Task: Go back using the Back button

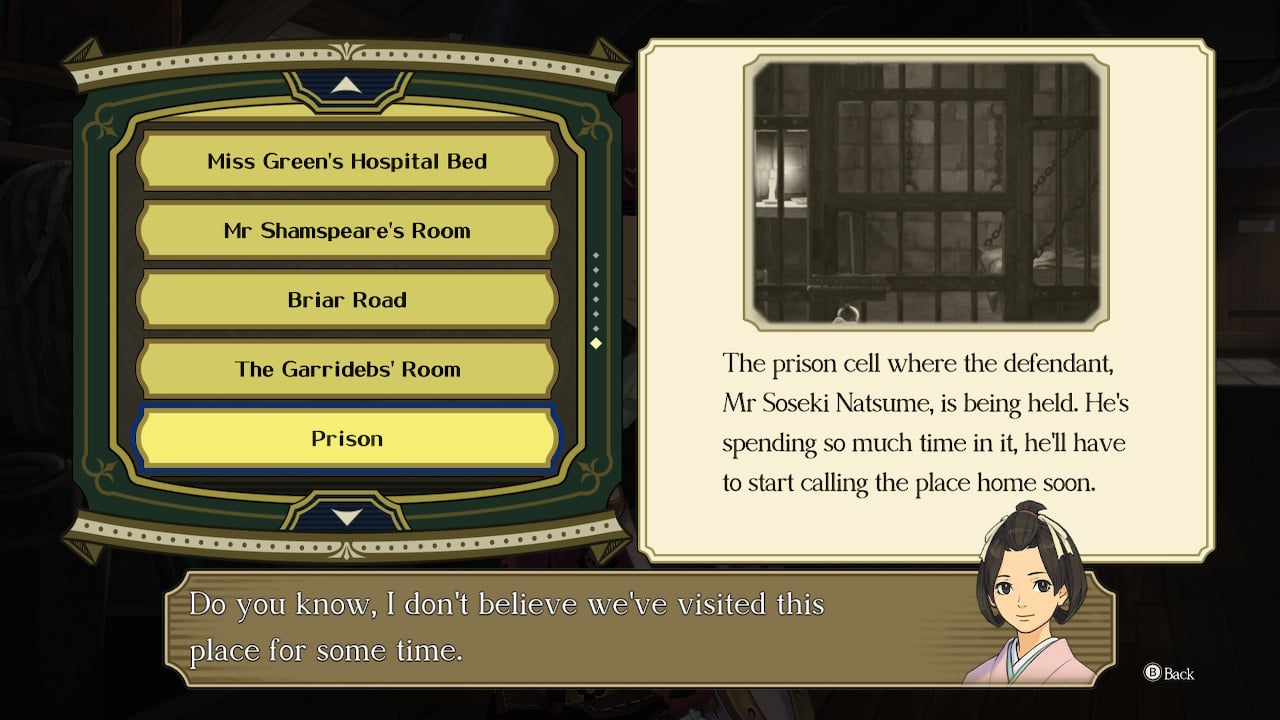Action: [1169, 674]
